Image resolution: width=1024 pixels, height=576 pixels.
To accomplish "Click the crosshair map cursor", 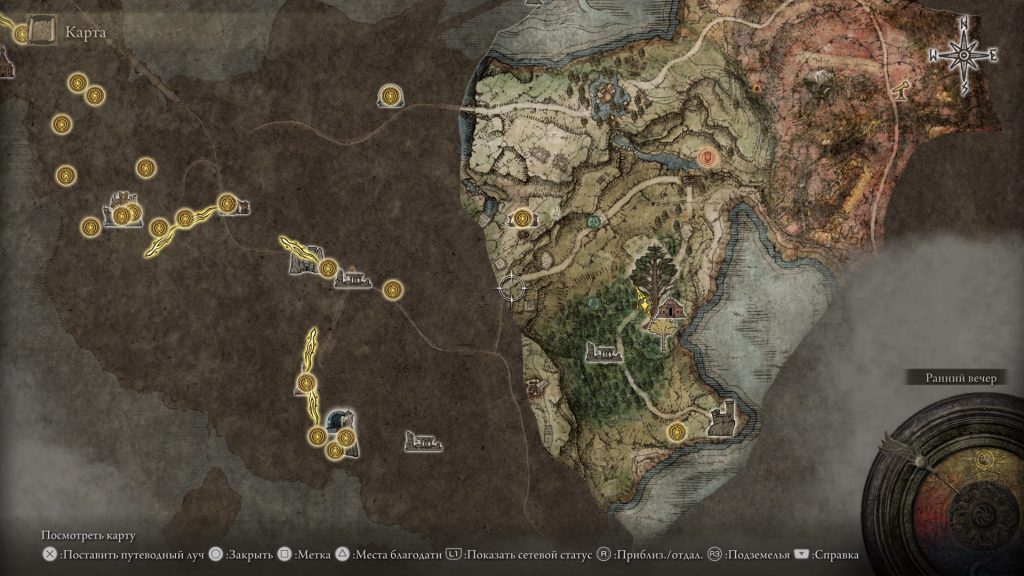I will click(x=511, y=289).
